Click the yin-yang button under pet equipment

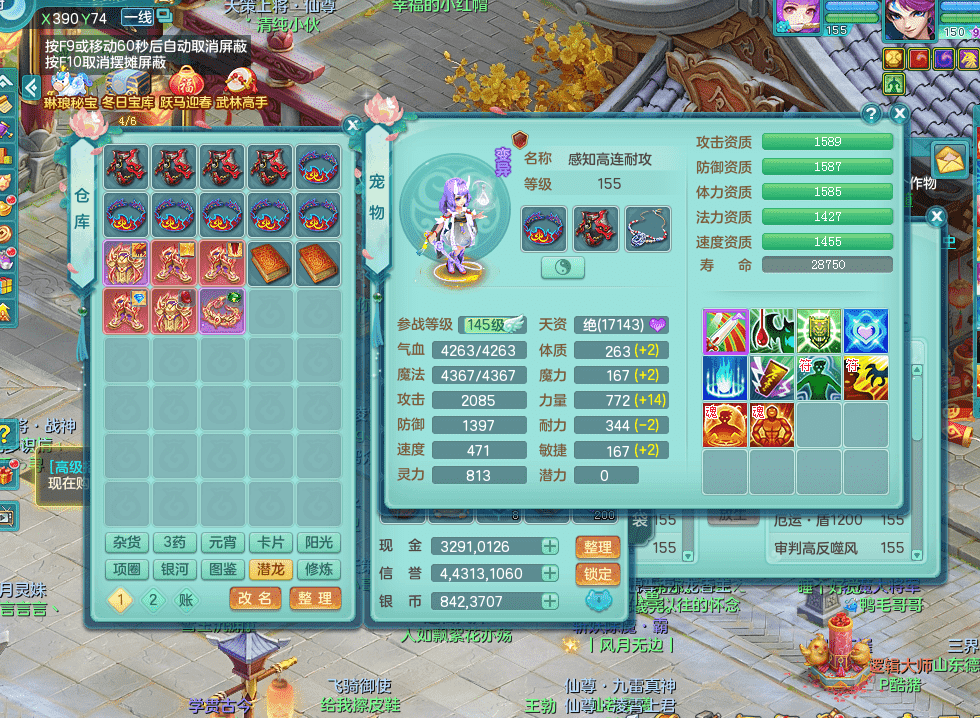pos(563,267)
